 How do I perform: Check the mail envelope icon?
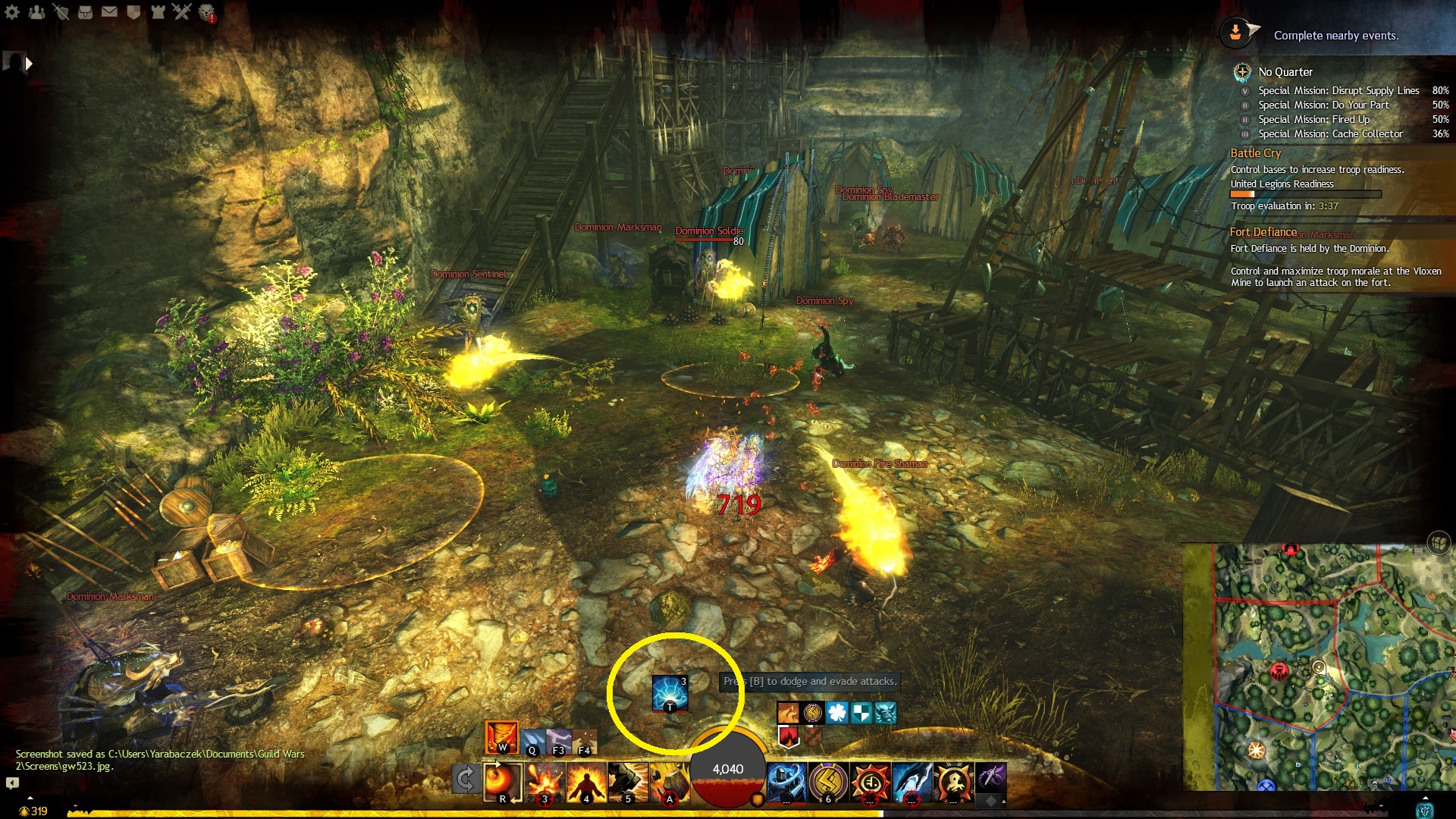pos(109,12)
